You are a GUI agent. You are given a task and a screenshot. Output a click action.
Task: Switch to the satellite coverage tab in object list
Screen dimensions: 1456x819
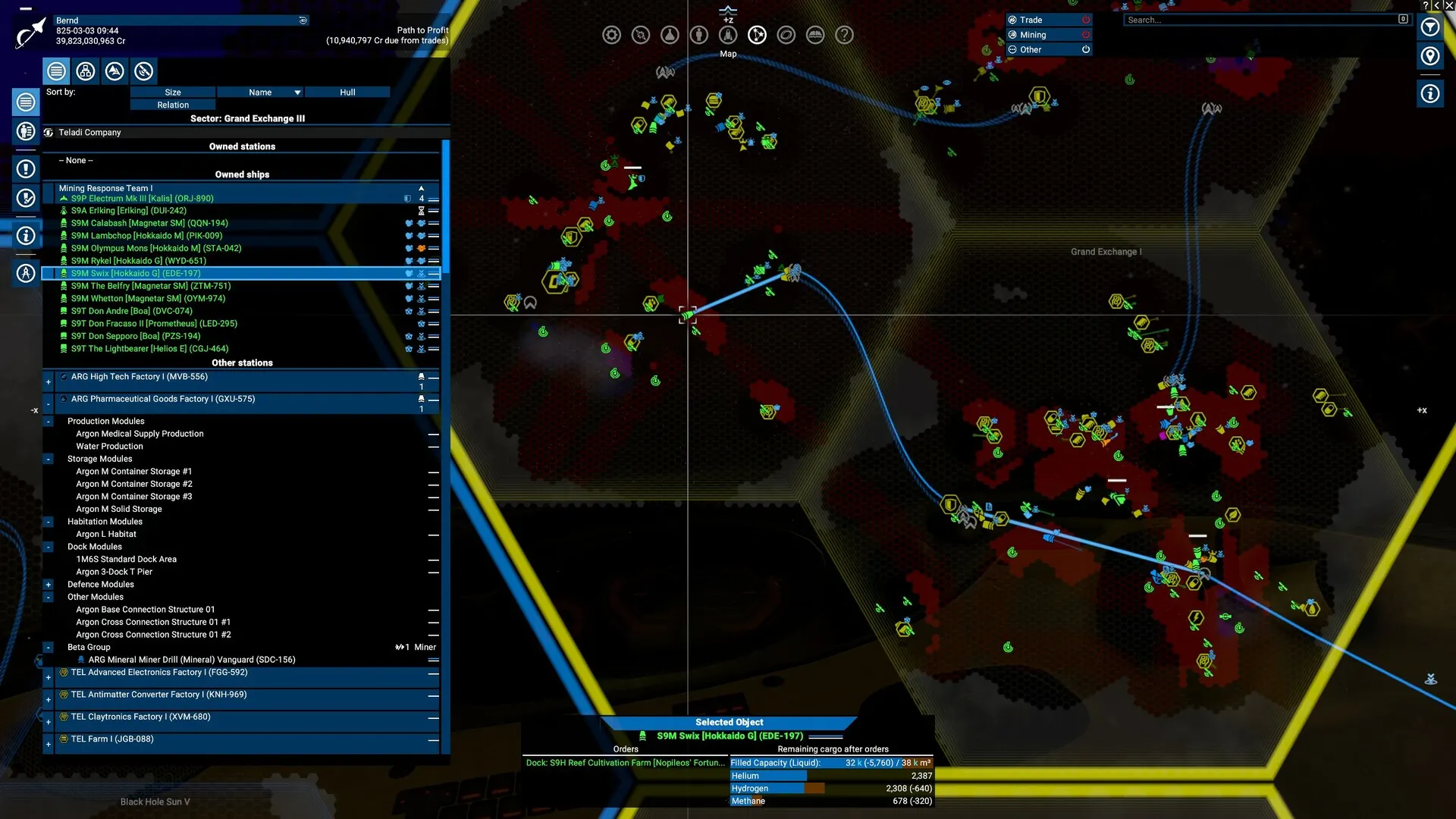click(x=143, y=71)
